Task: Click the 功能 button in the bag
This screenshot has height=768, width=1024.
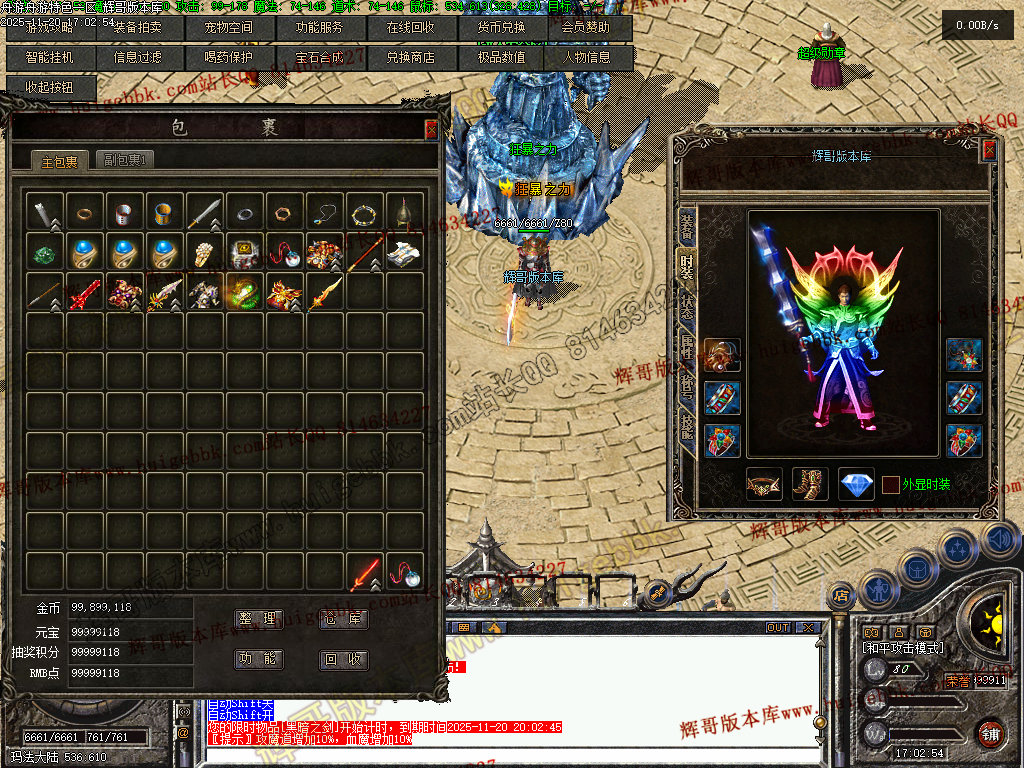Action: [258, 660]
